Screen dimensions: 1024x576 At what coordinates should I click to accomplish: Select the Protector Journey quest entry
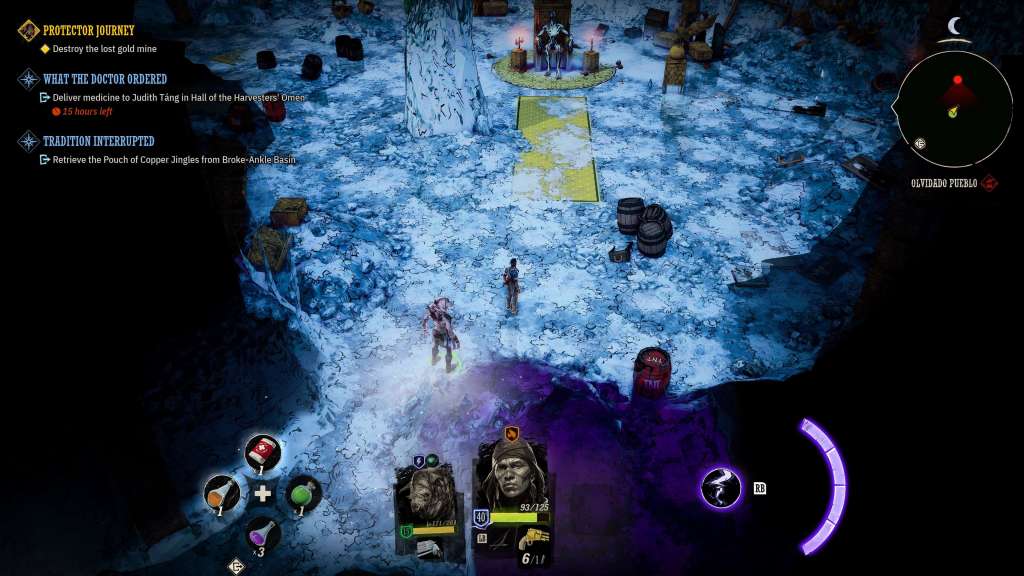point(88,30)
